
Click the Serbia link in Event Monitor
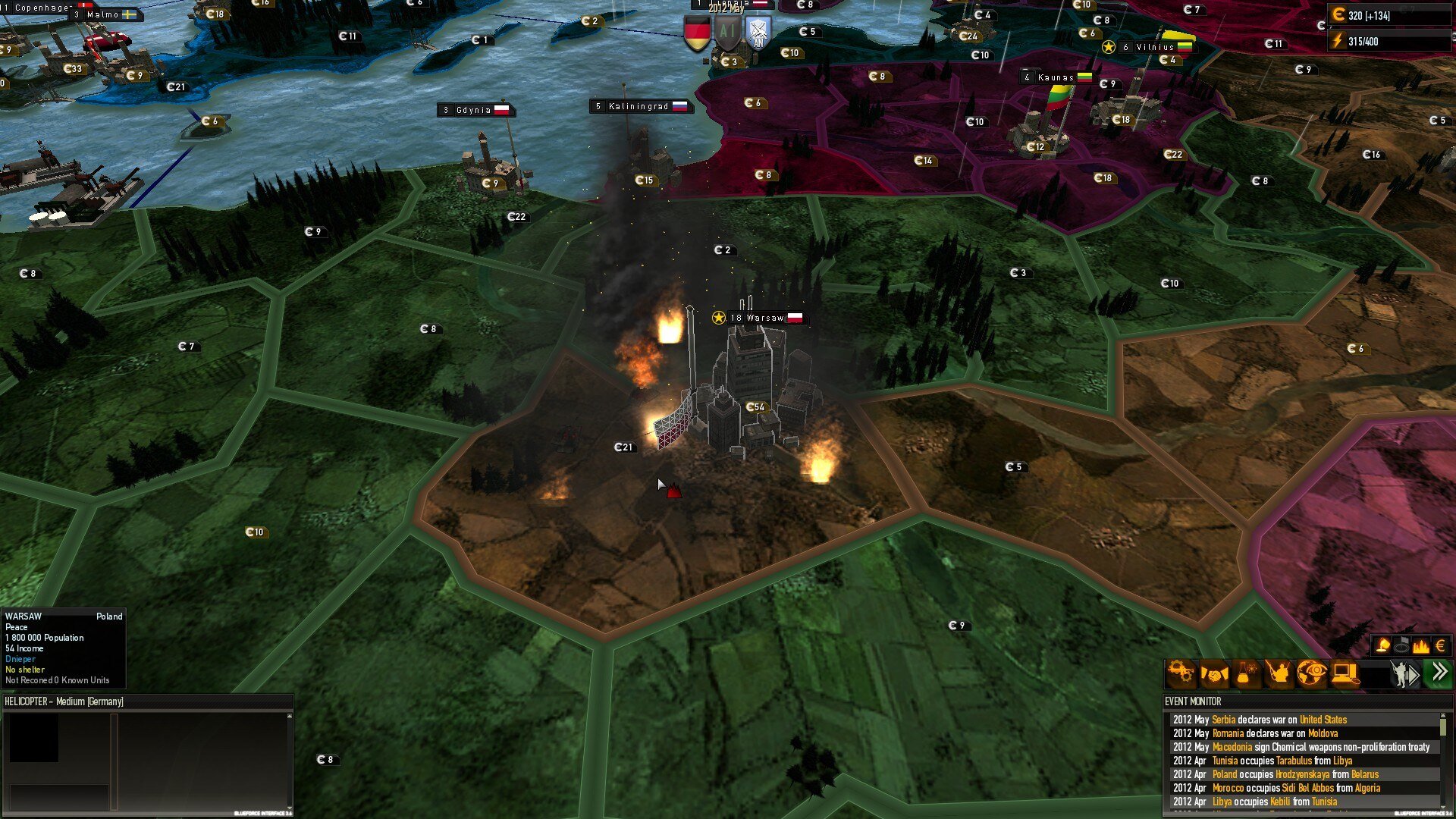point(1223,720)
